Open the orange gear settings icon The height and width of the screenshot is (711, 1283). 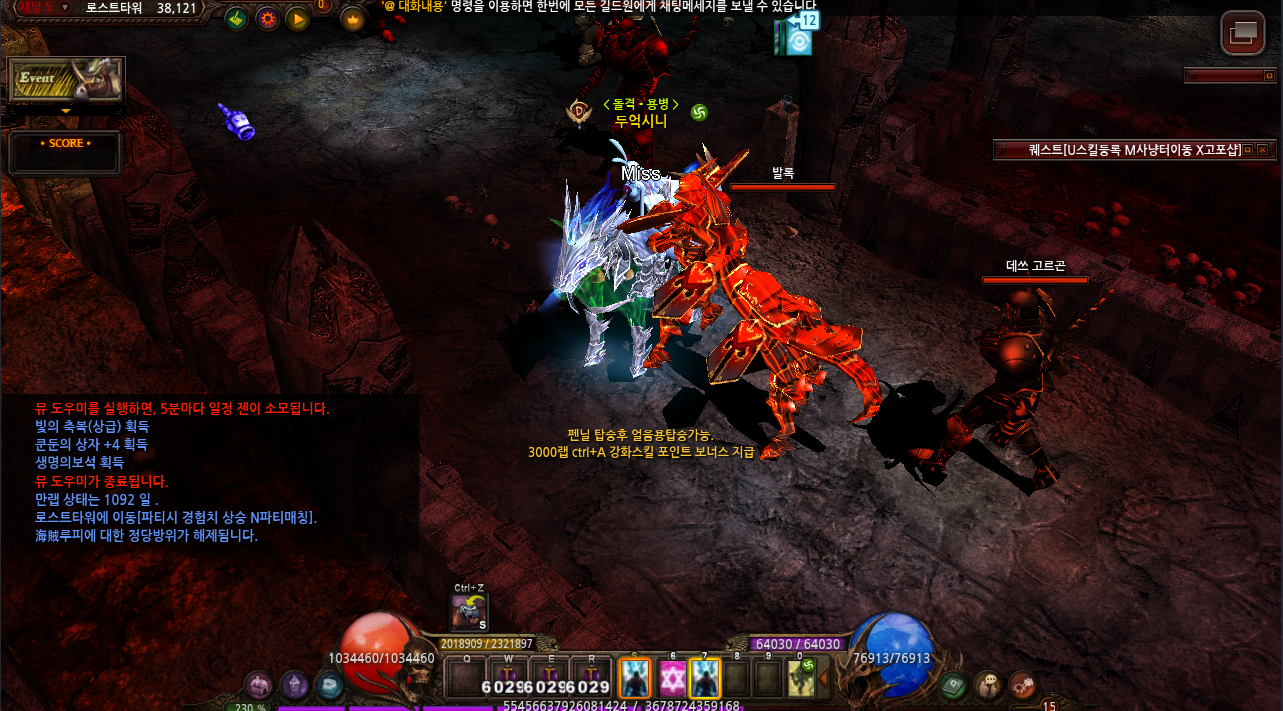[267, 19]
